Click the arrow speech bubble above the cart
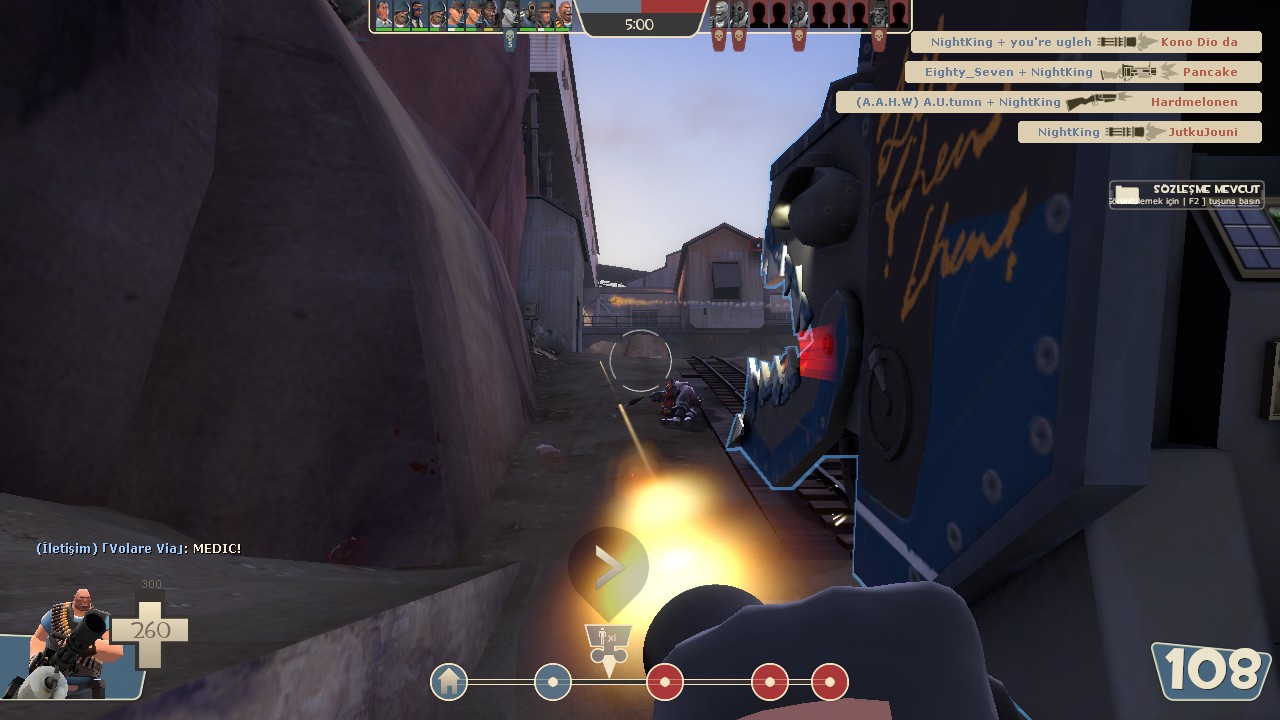The height and width of the screenshot is (720, 1280). [608, 570]
